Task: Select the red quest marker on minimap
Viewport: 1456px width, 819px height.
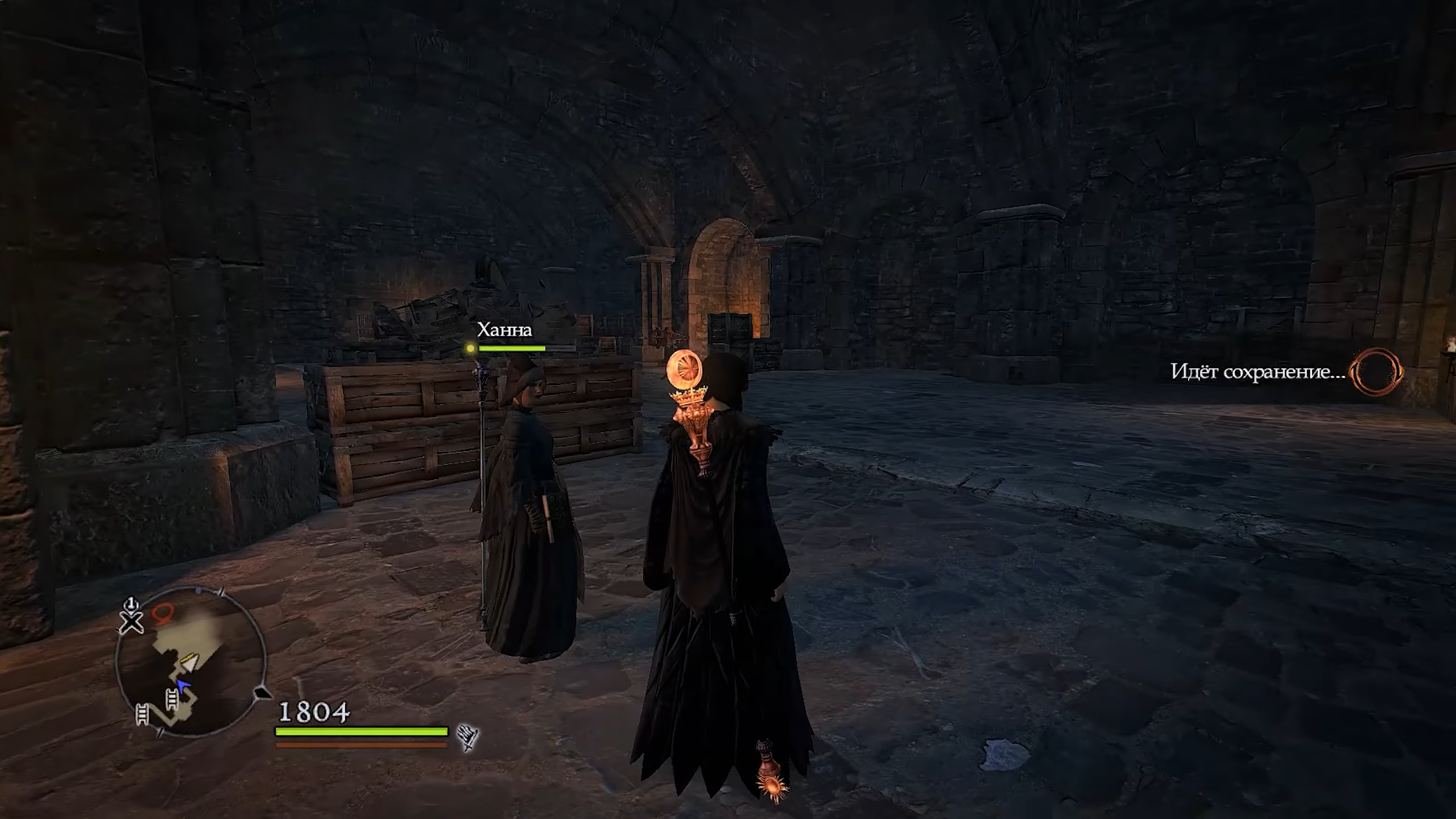Action: 163,613
